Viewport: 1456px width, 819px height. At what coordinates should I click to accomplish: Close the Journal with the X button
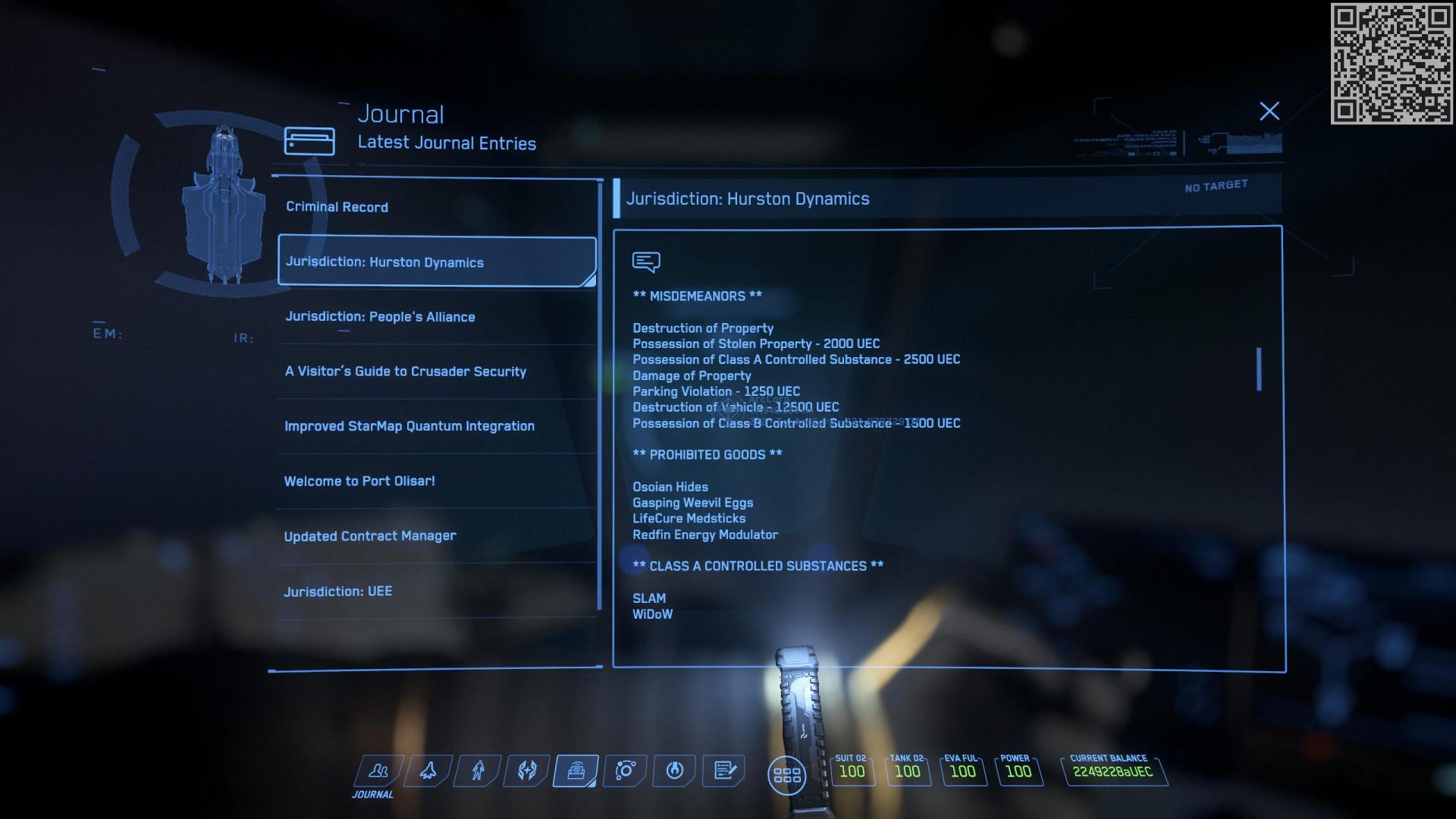tap(1269, 111)
